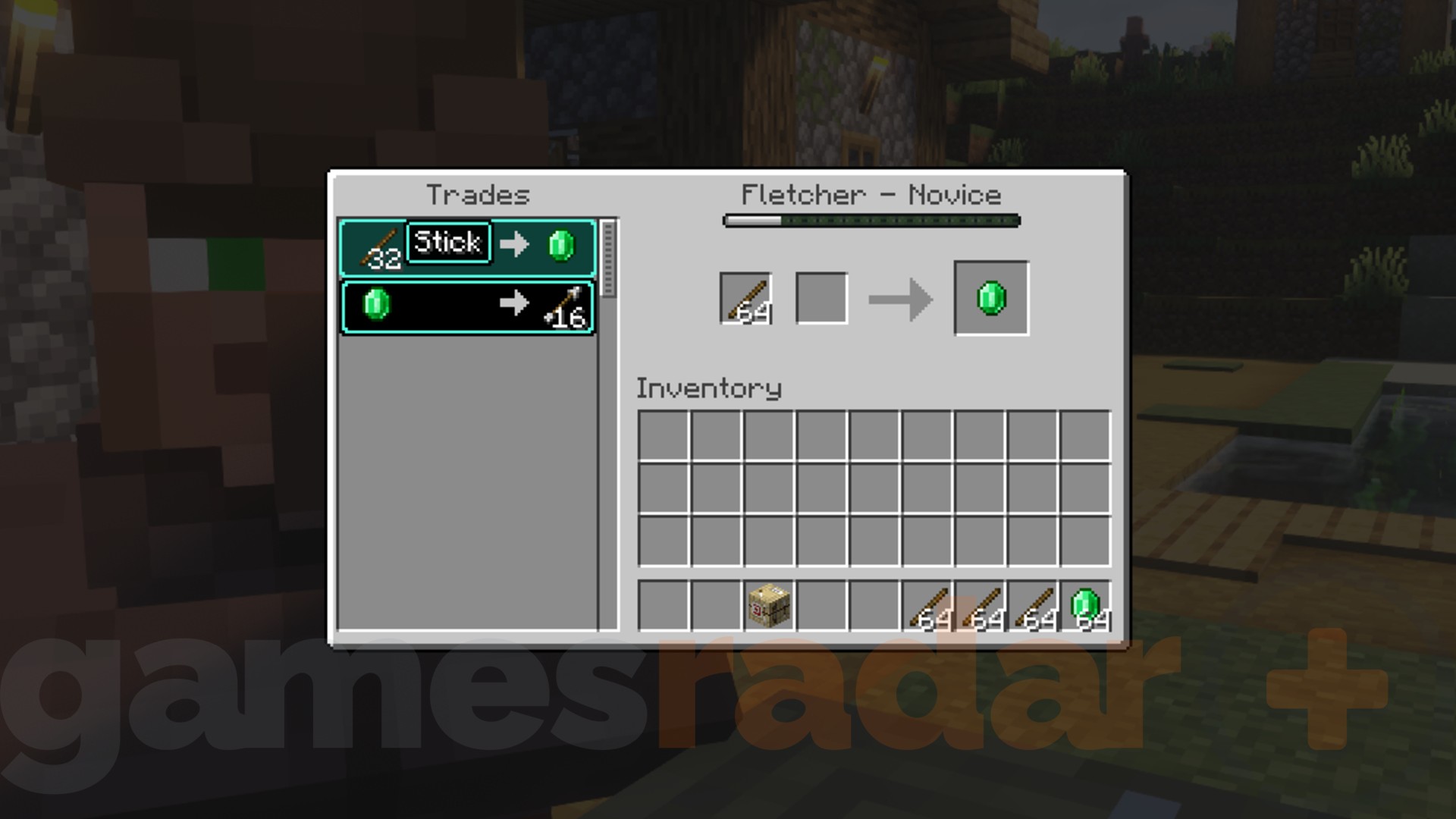Image resolution: width=1456 pixels, height=819 pixels.
Task: Click the emerald in the trade output slot
Action: click(x=990, y=297)
